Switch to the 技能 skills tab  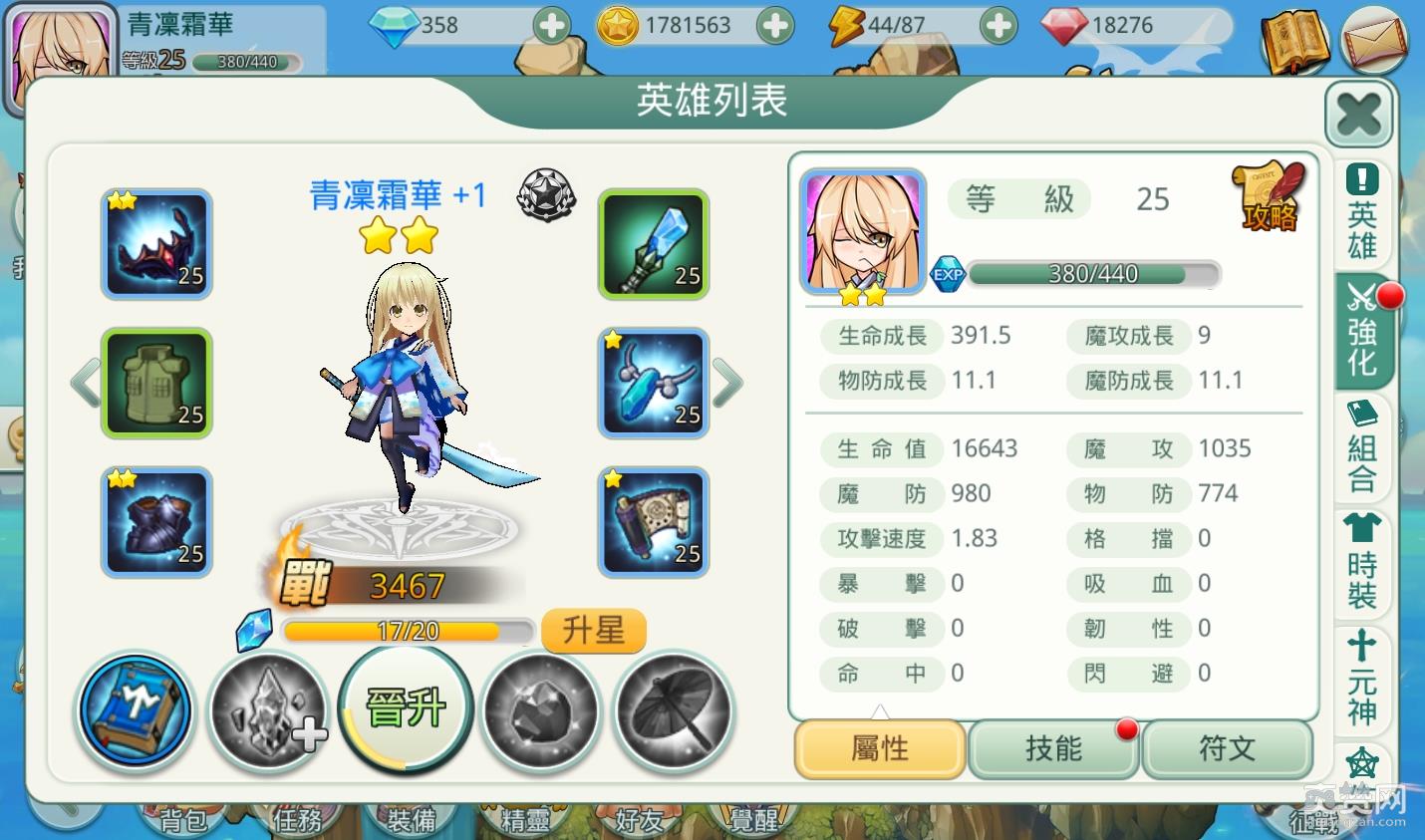tap(1053, 749)
